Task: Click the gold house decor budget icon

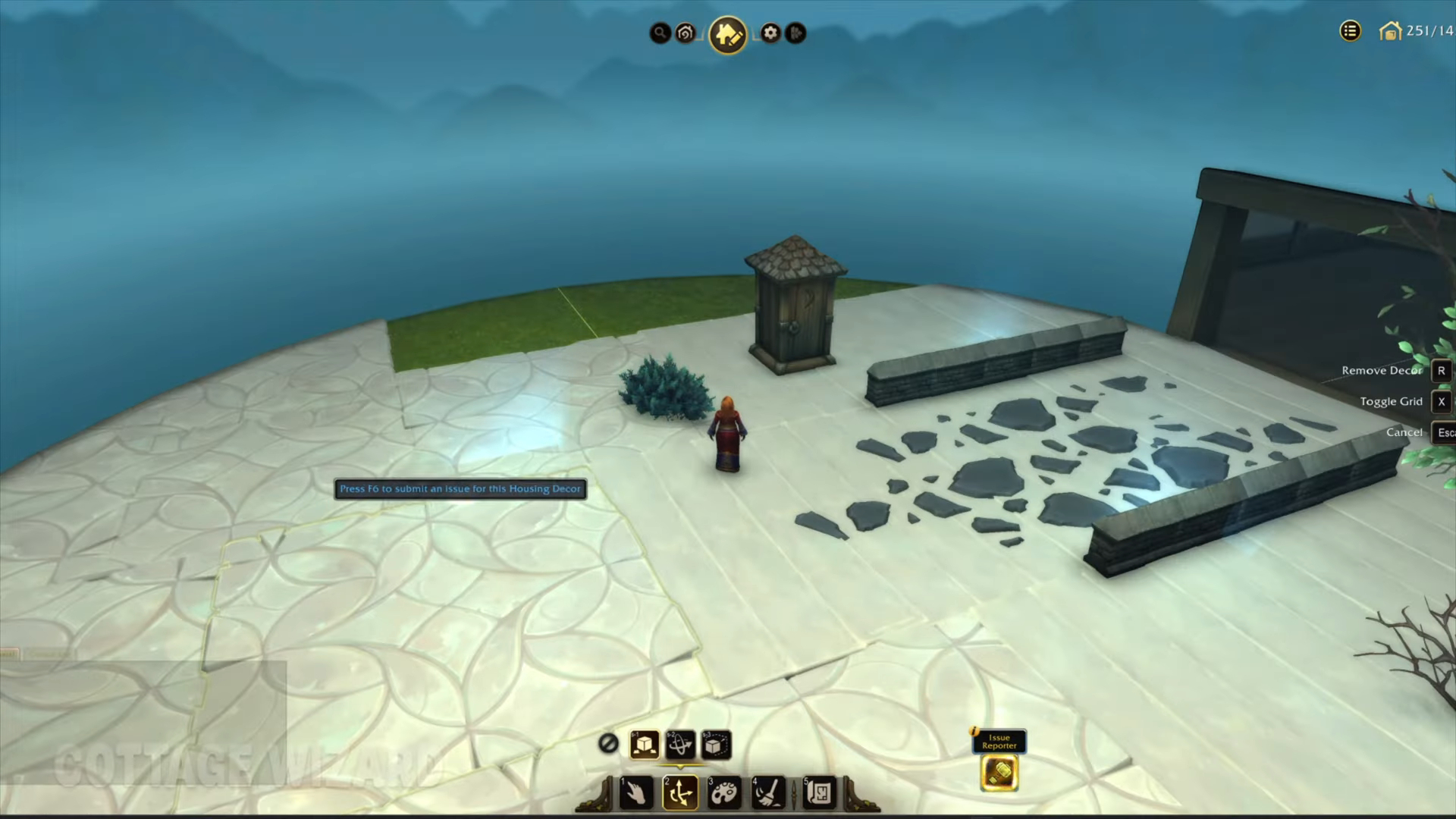Action: tap(1390, 32)
